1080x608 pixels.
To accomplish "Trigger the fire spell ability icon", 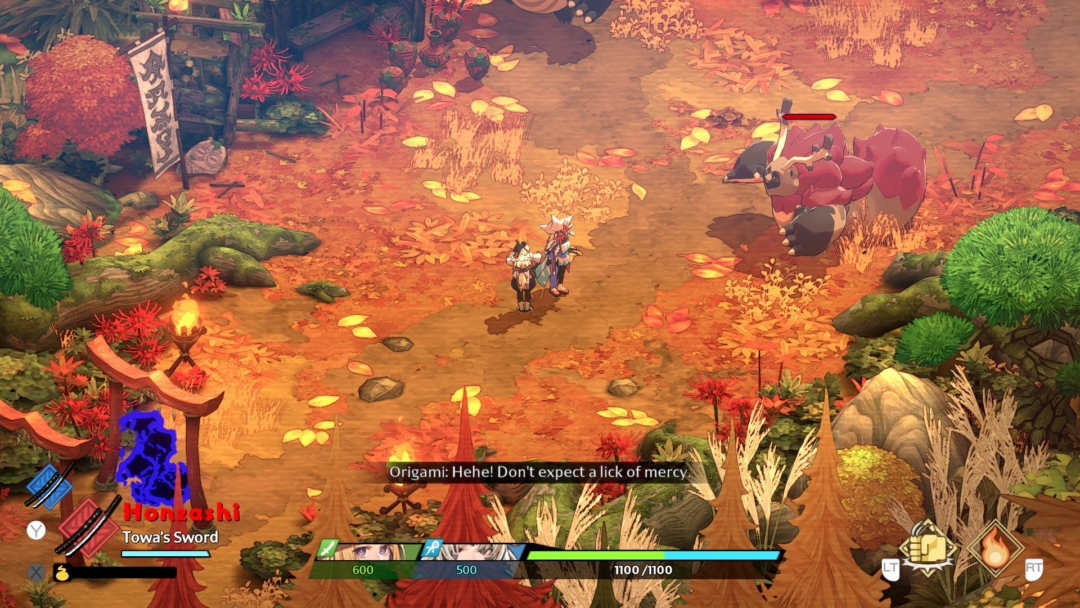I will [995, 547].
